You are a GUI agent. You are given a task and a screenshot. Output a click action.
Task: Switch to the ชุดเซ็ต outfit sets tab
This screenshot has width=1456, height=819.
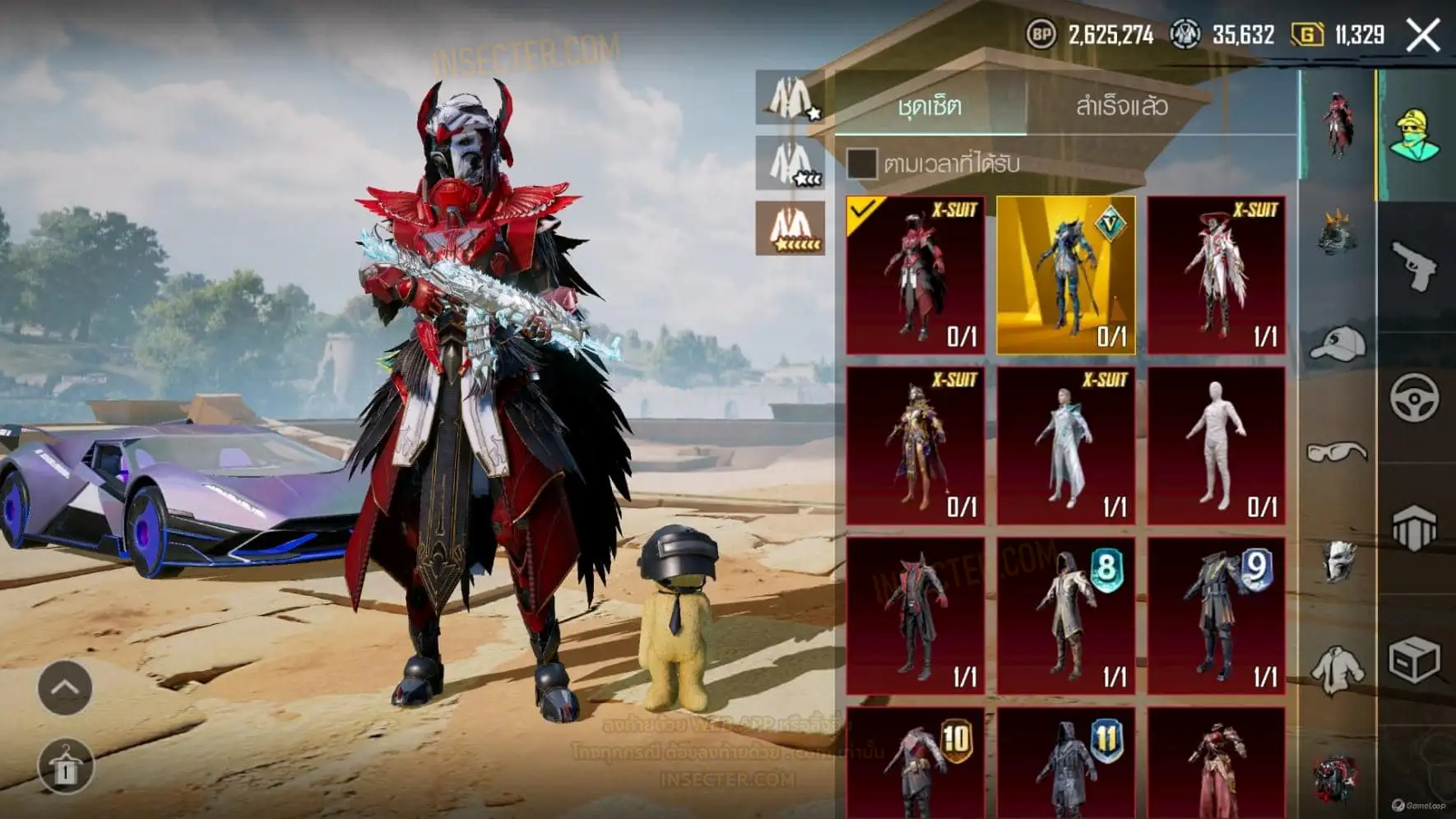coord(930,106)
